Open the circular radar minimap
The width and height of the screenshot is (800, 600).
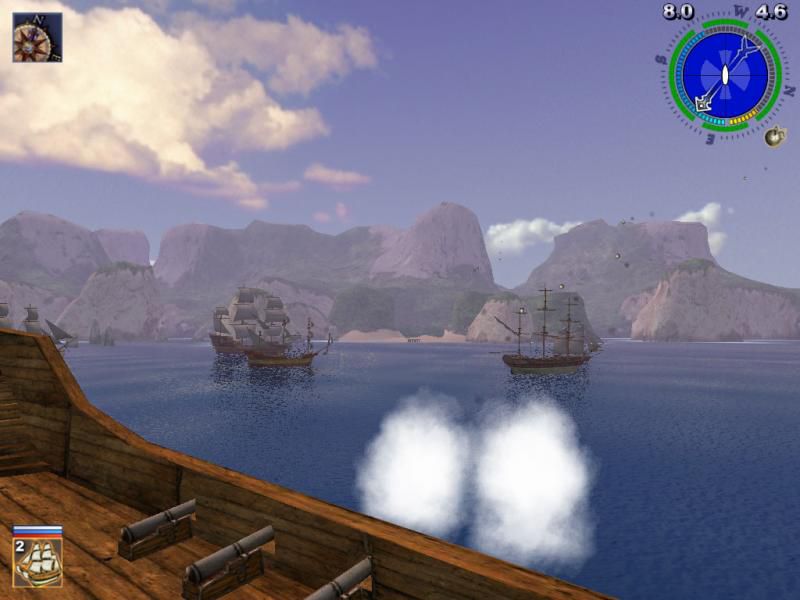pyautogui.click(x=724, y=74)
